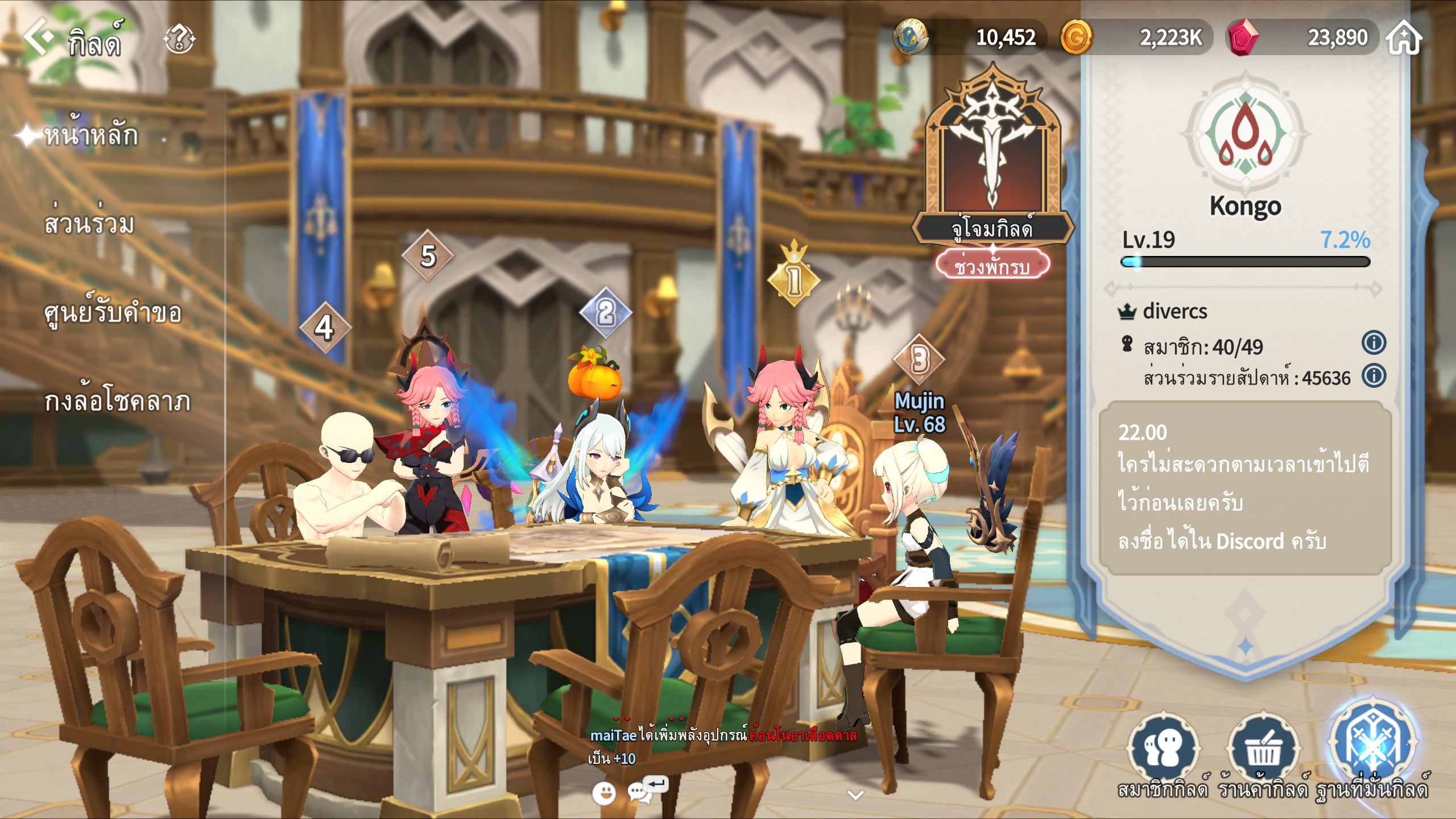Collapse chat with the down chevron
Screen dimensions: 1456x819
855,795
